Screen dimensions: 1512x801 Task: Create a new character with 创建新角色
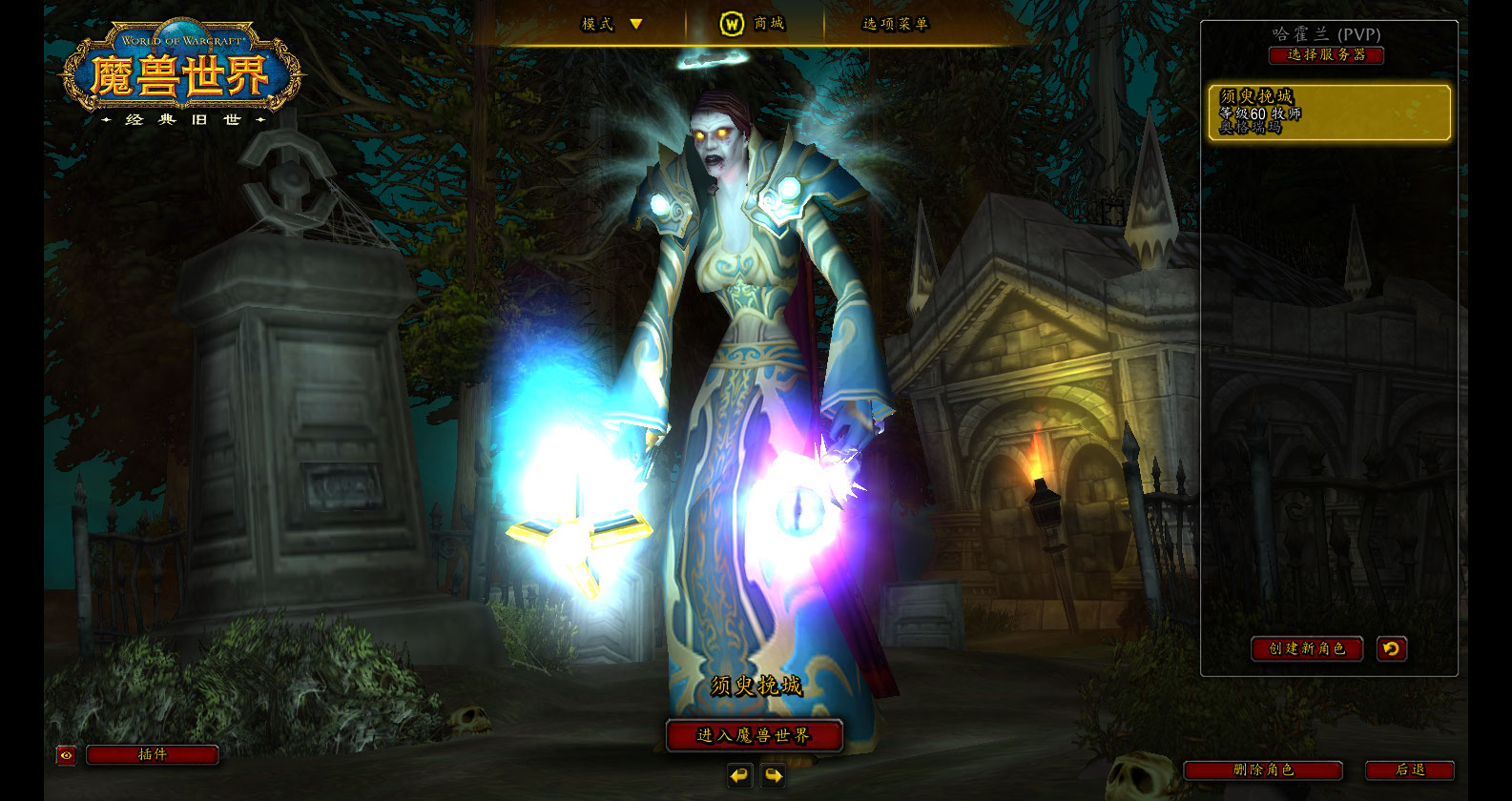coord(1306,648)
